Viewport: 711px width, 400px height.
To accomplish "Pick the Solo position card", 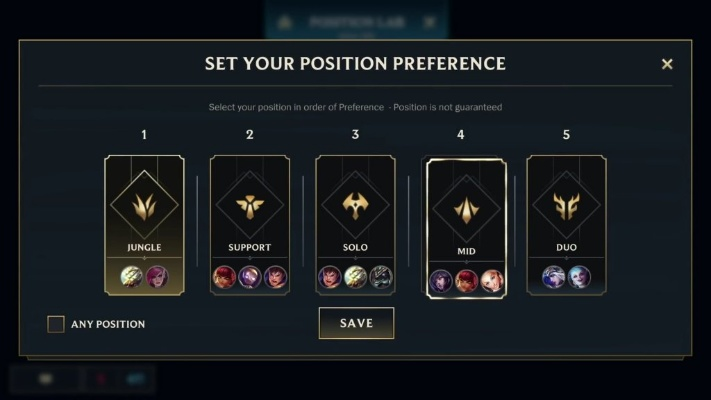I will pos(355,224).
